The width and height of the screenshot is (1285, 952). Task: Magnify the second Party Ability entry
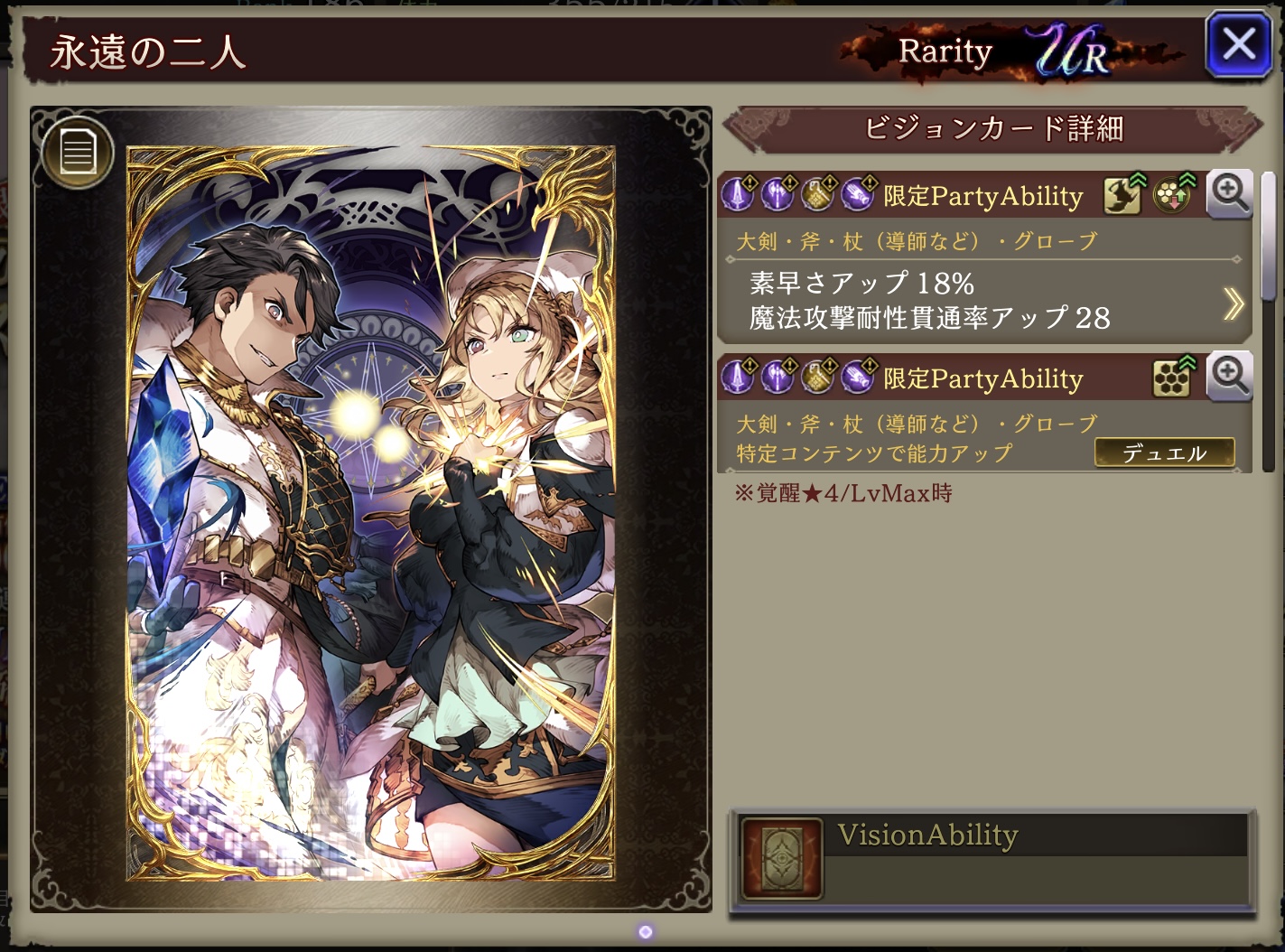pos(1229,377)
